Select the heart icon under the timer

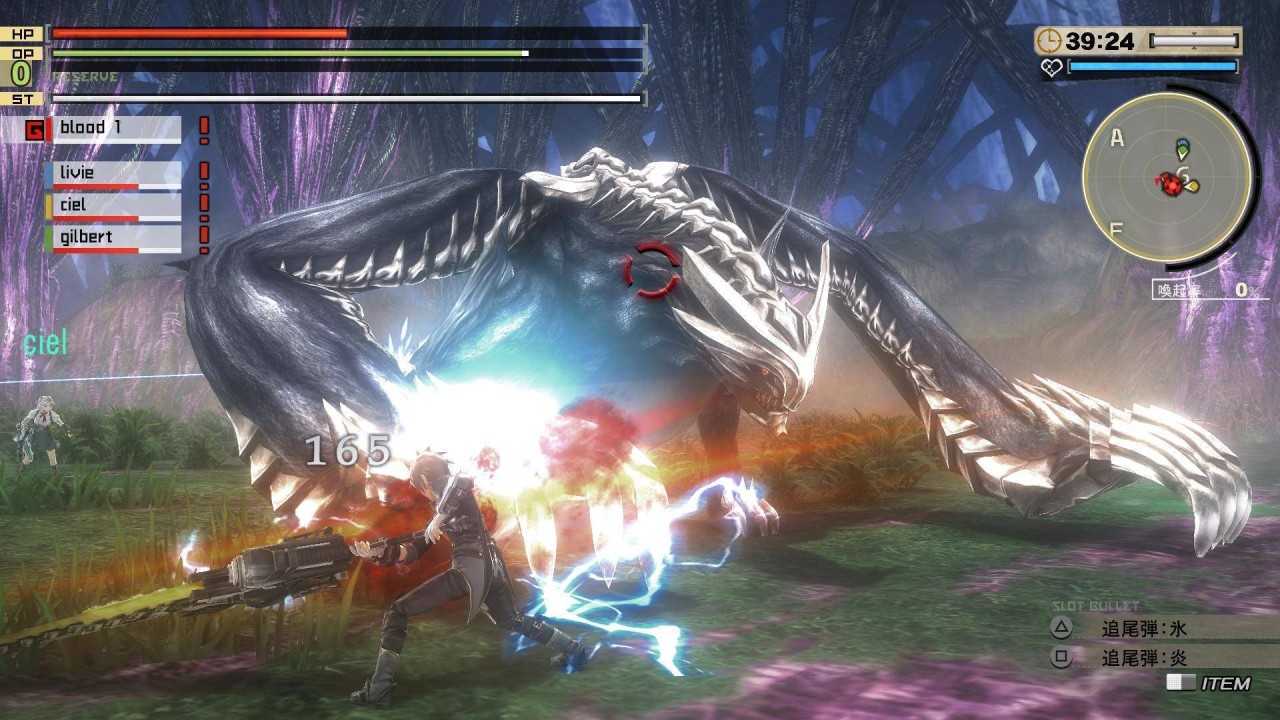point(1053,68)
